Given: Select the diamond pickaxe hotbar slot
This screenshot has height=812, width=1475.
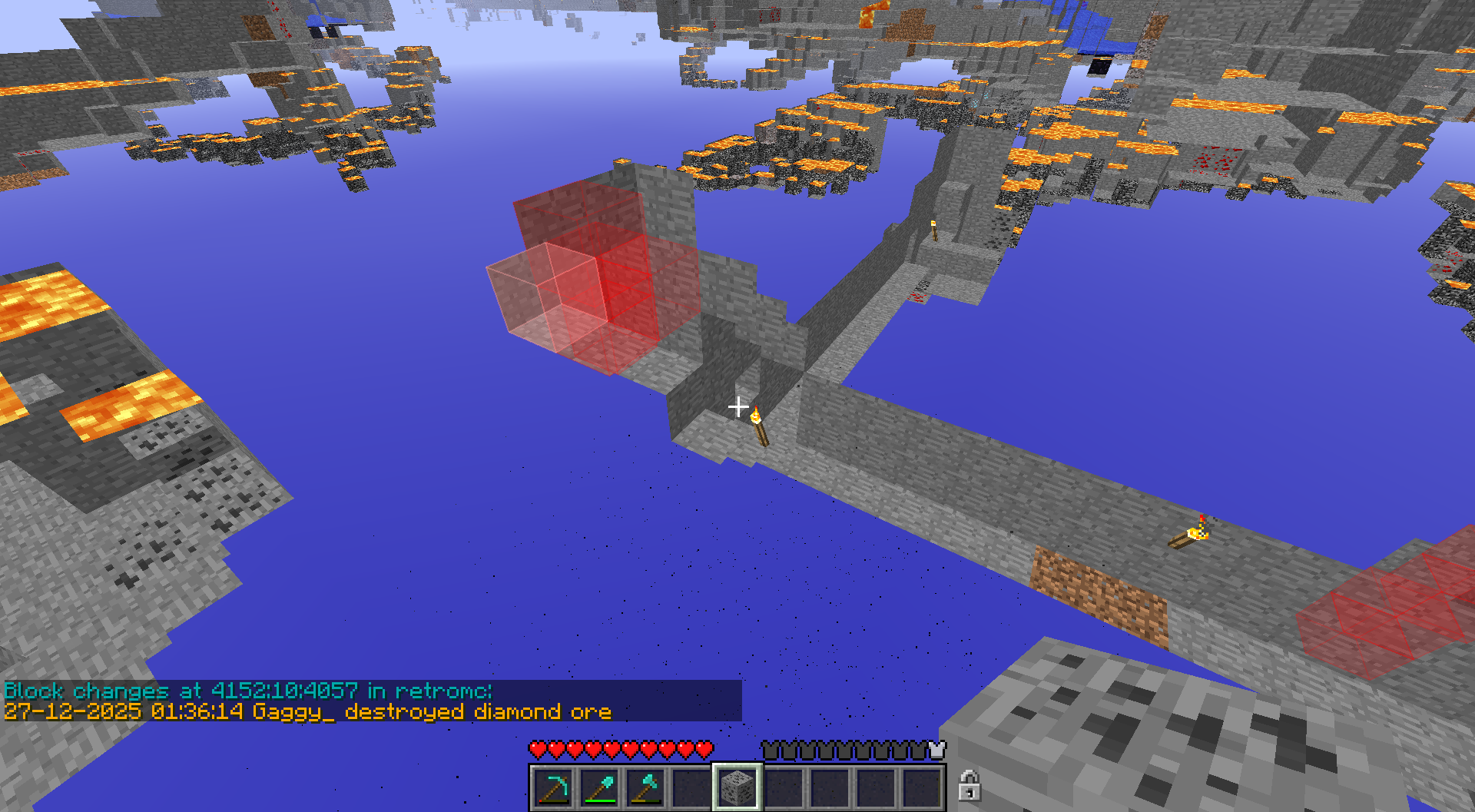Looking at the screenshot, I should coord(553,787).
